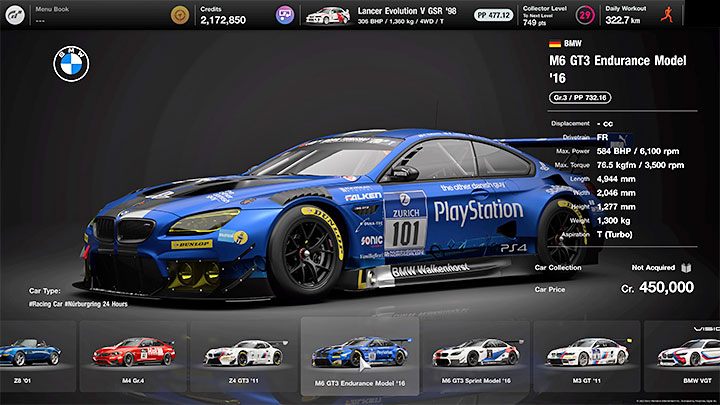Viewport: 720px width, 405px height.
Task: Open the purple online profile icon
Action: (x=285, y=15)
